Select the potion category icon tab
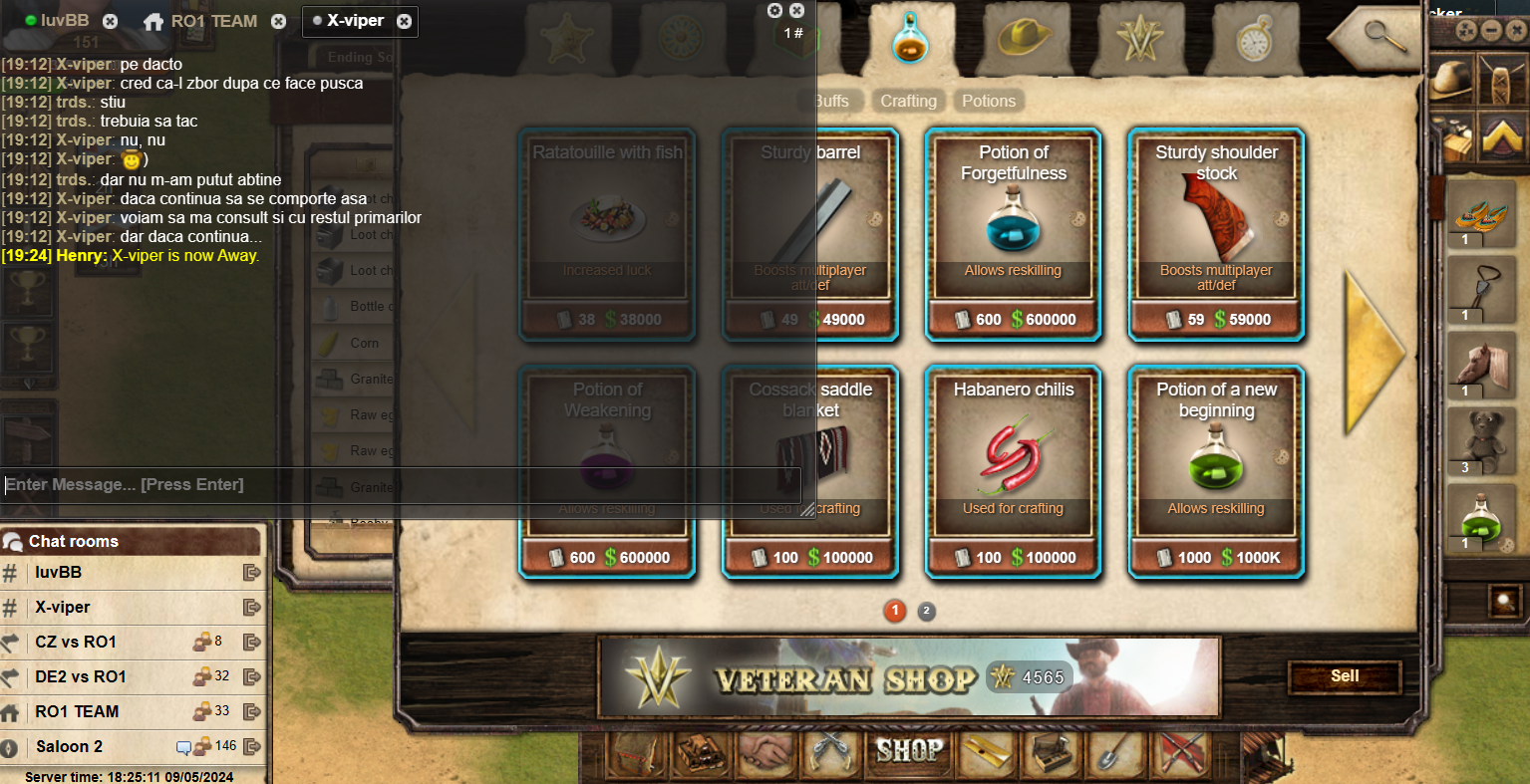This screenshot has width=1530, height=784. click(910, 38)
